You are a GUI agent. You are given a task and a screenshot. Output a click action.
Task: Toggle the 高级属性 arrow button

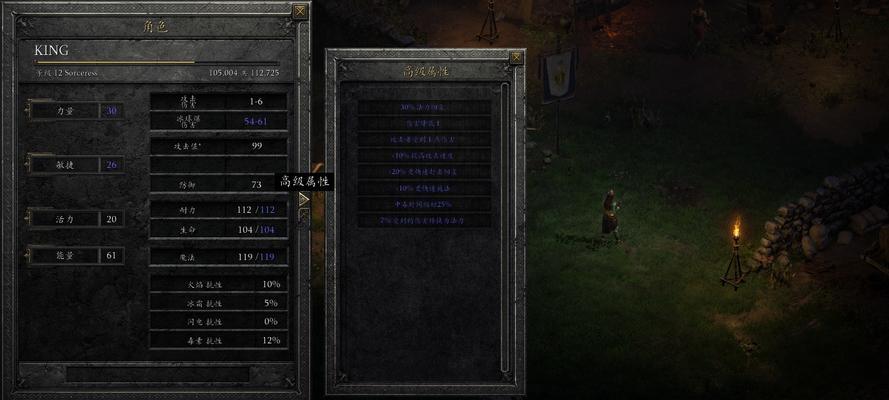click(x=304, y=199)
